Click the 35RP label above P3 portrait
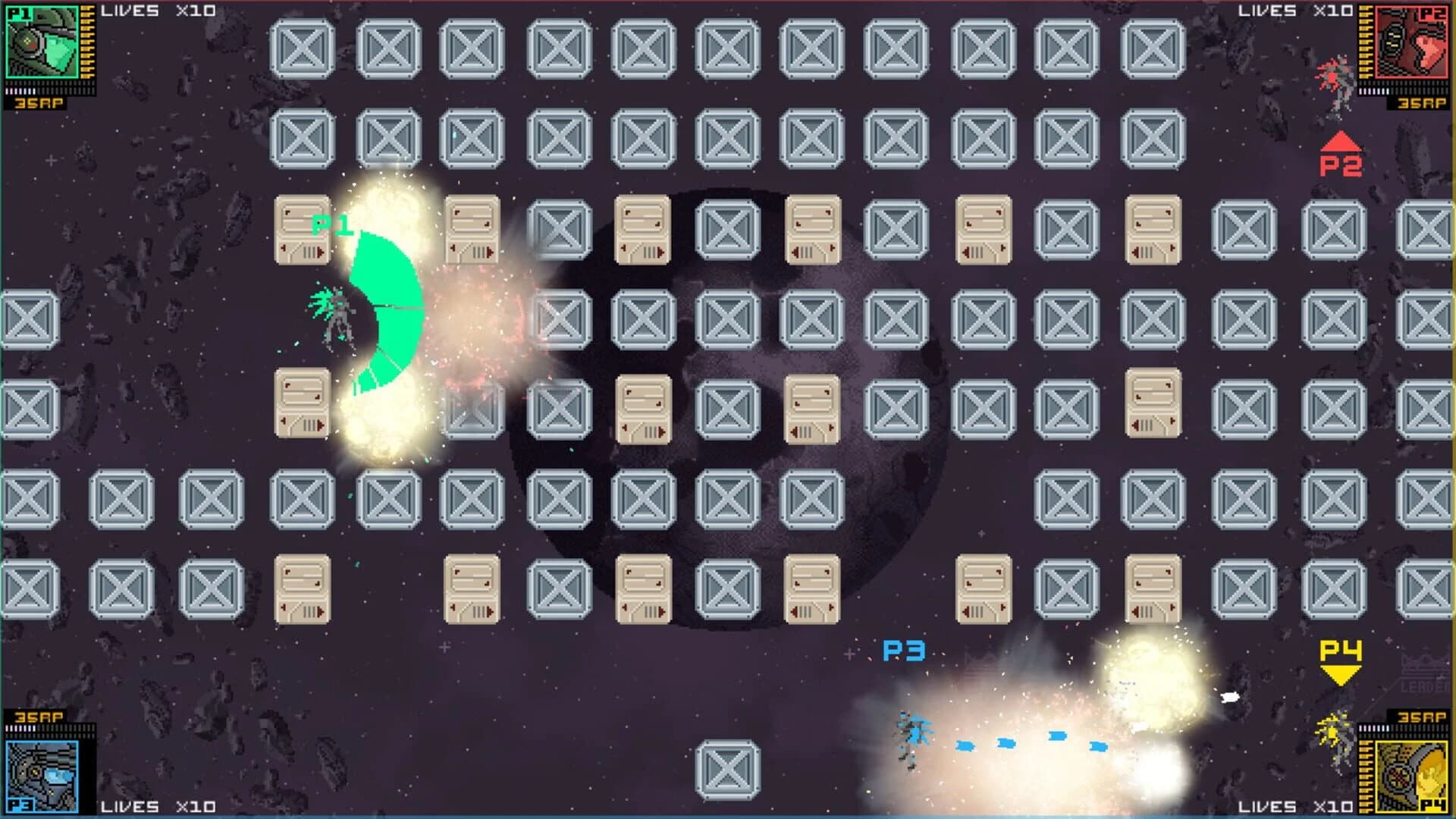1456x819 pixels. point(38,717)
